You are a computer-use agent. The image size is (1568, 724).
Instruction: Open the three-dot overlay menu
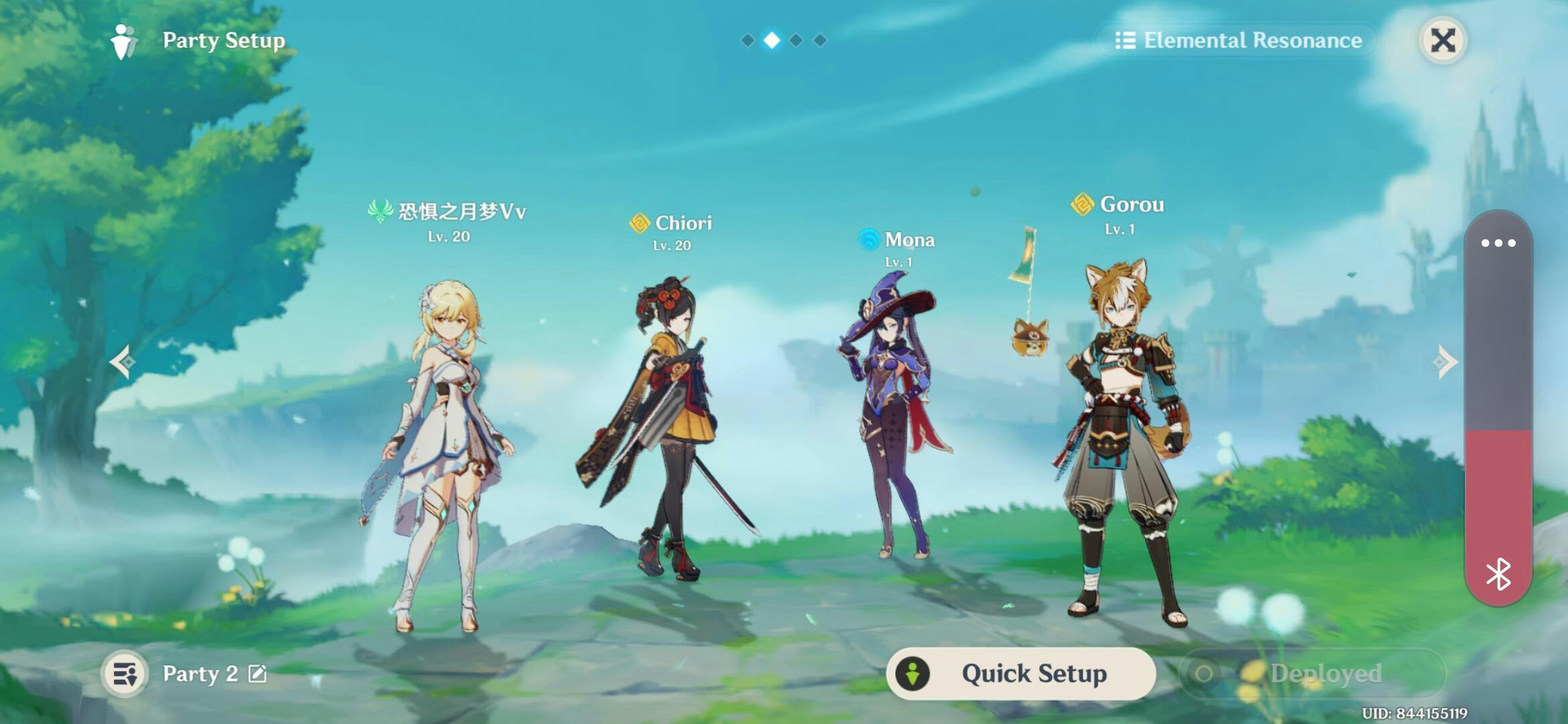click(x=1498, y=243)
